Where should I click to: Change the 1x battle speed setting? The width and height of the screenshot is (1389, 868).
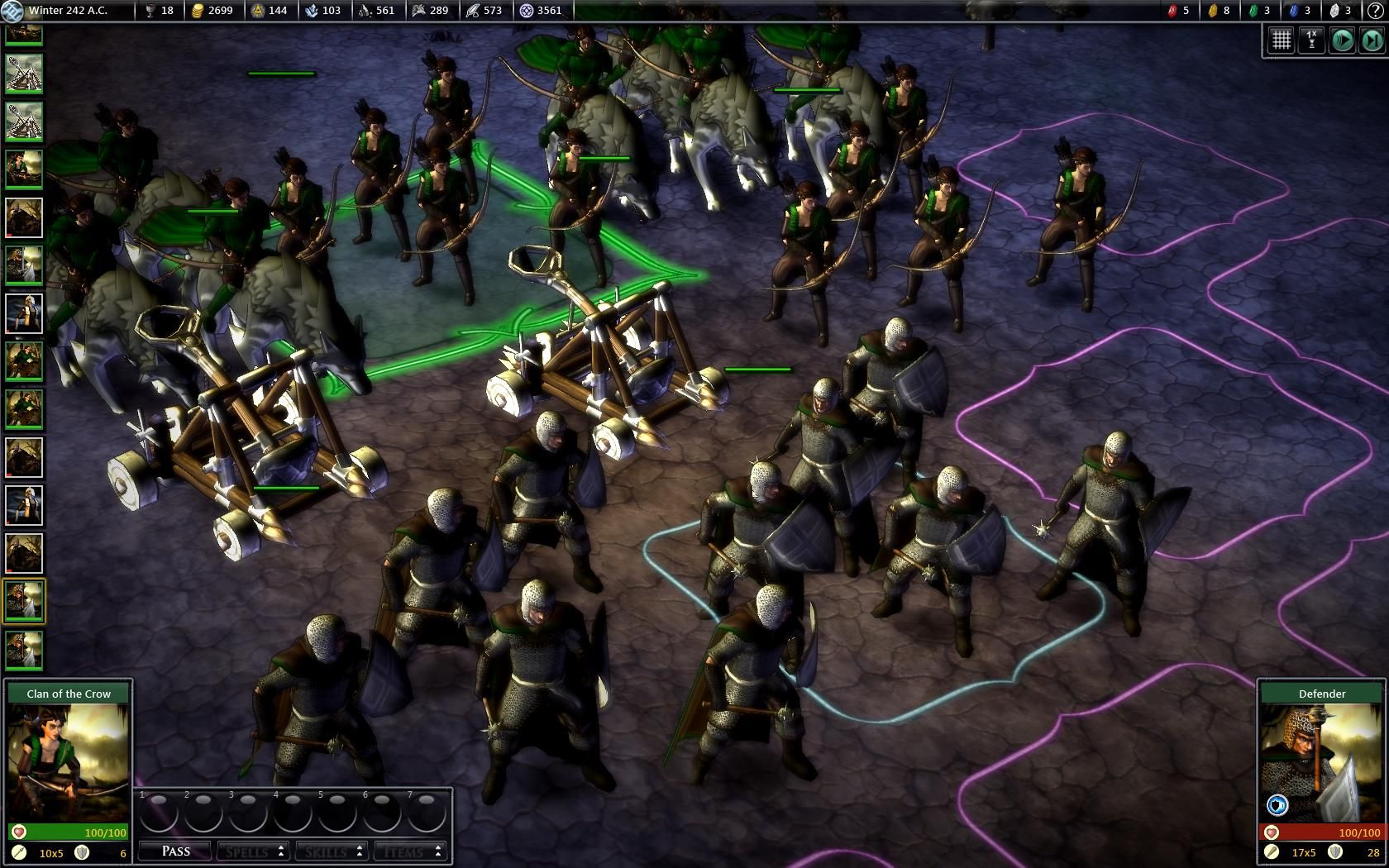click(1311, 40)
